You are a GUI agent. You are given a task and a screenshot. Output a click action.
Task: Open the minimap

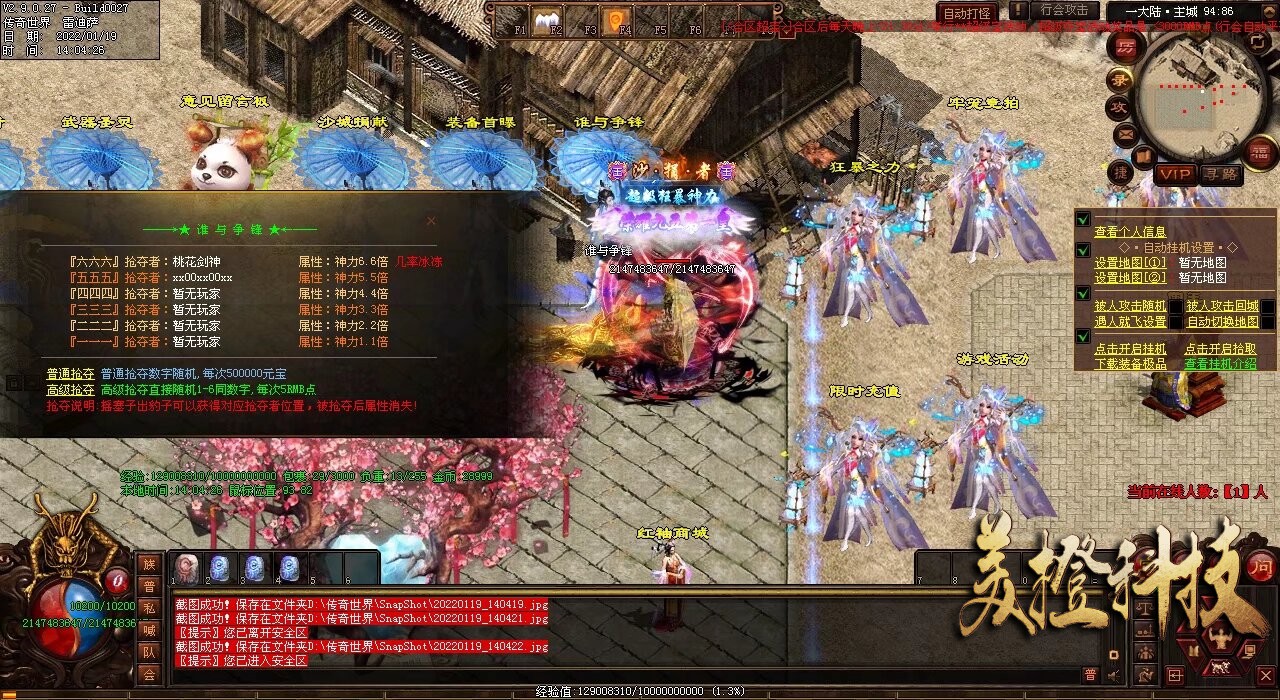(x=1190, y=95)
